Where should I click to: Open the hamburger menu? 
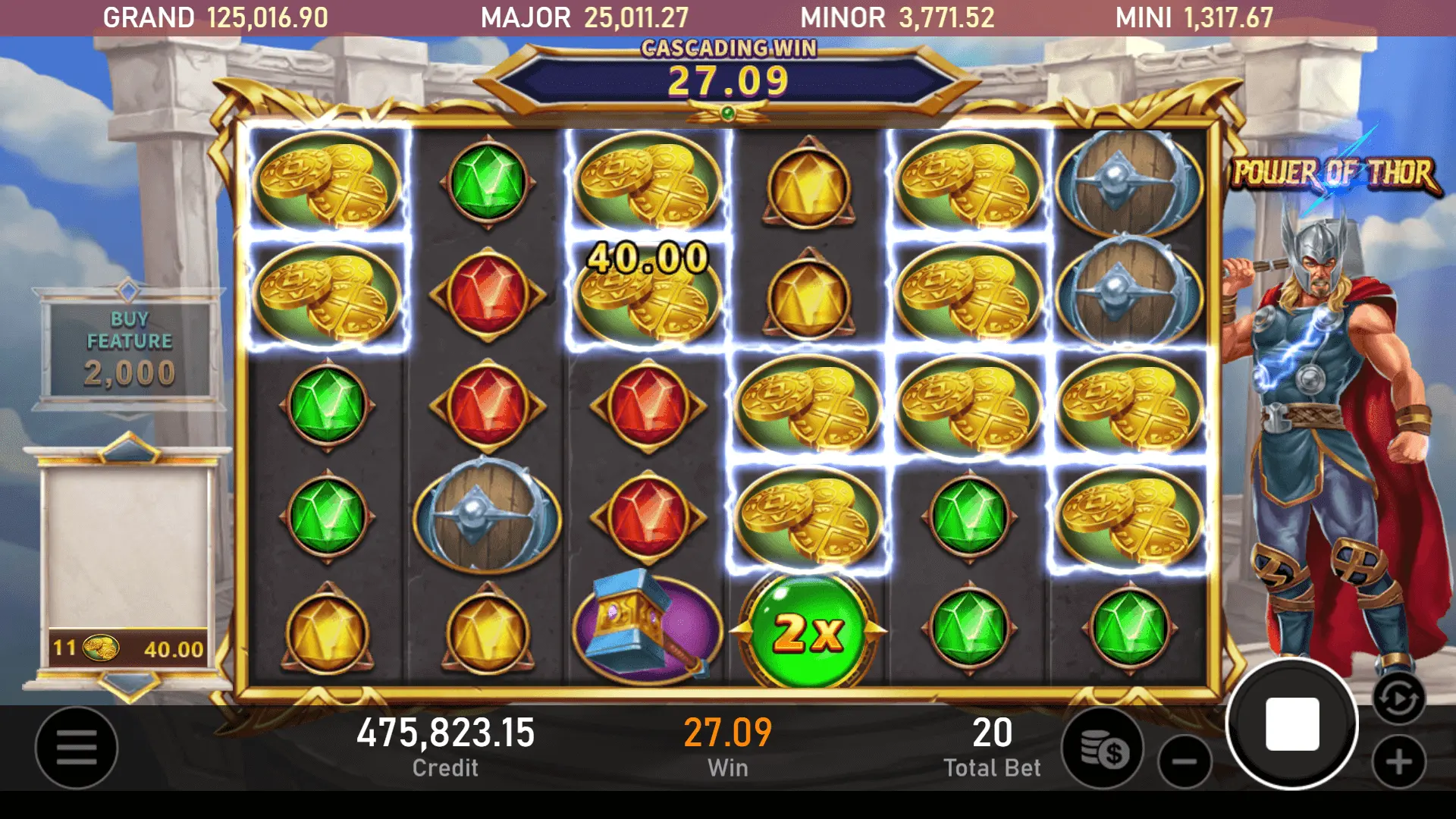(77, 748)
